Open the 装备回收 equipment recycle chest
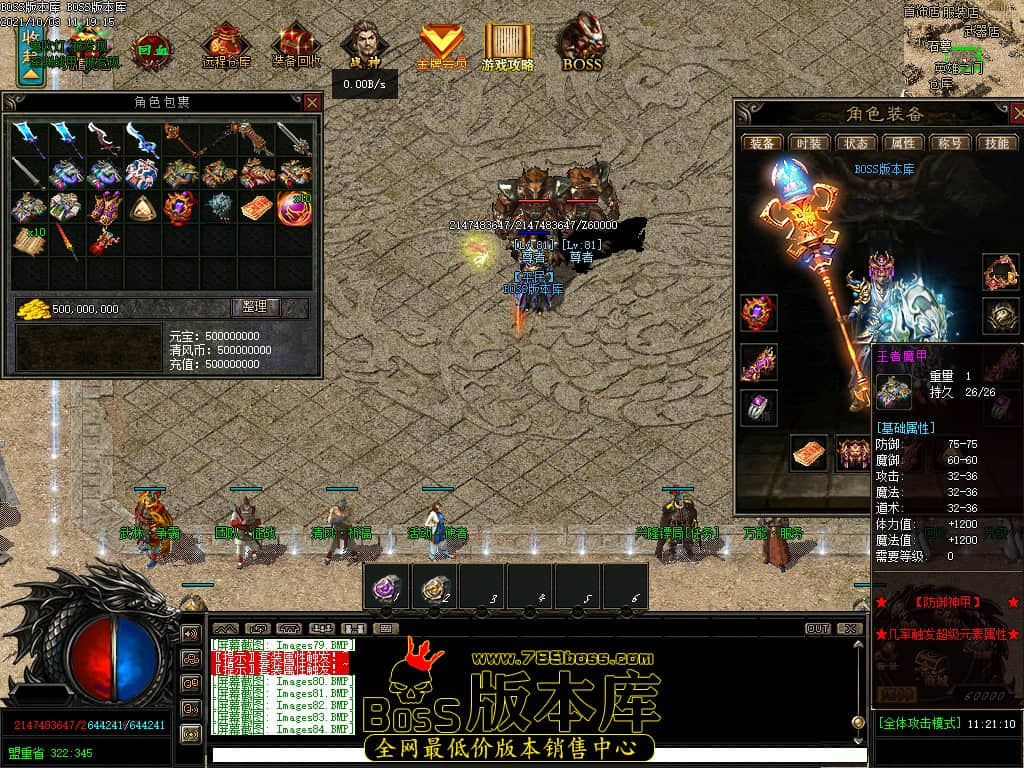 click(297, 45)
